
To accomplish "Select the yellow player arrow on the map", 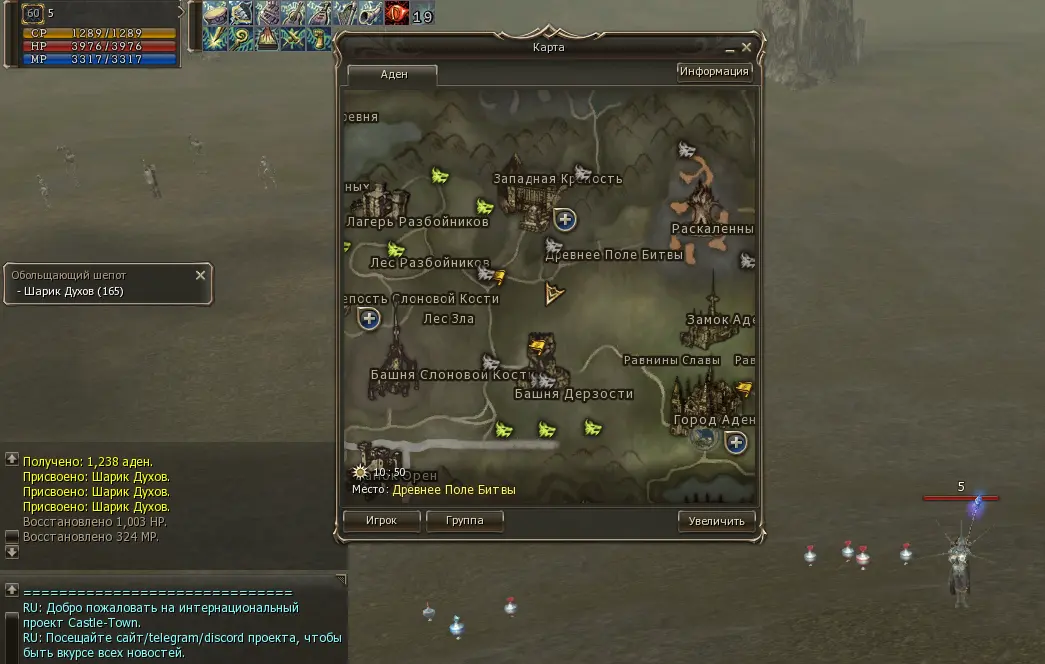I will click(x=552, y=294).
